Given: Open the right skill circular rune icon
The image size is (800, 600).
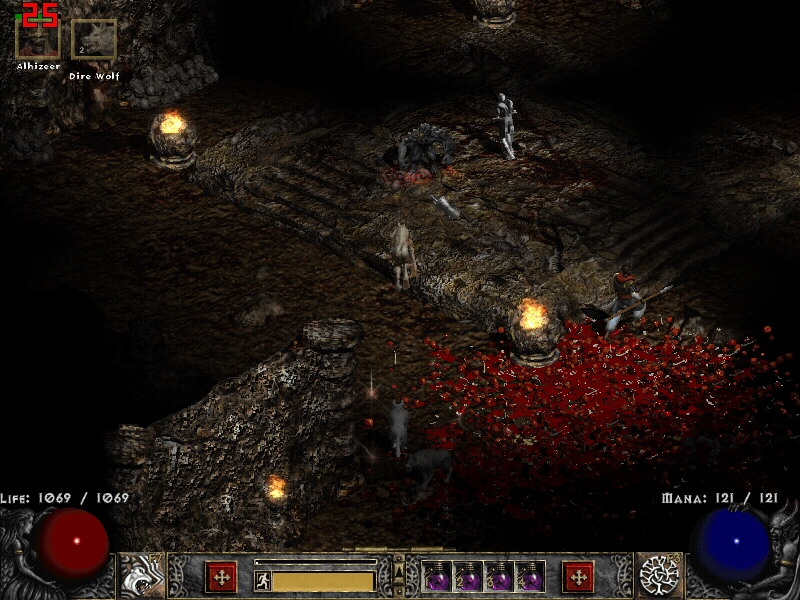Looking at the screenshot, I should 660,575.
